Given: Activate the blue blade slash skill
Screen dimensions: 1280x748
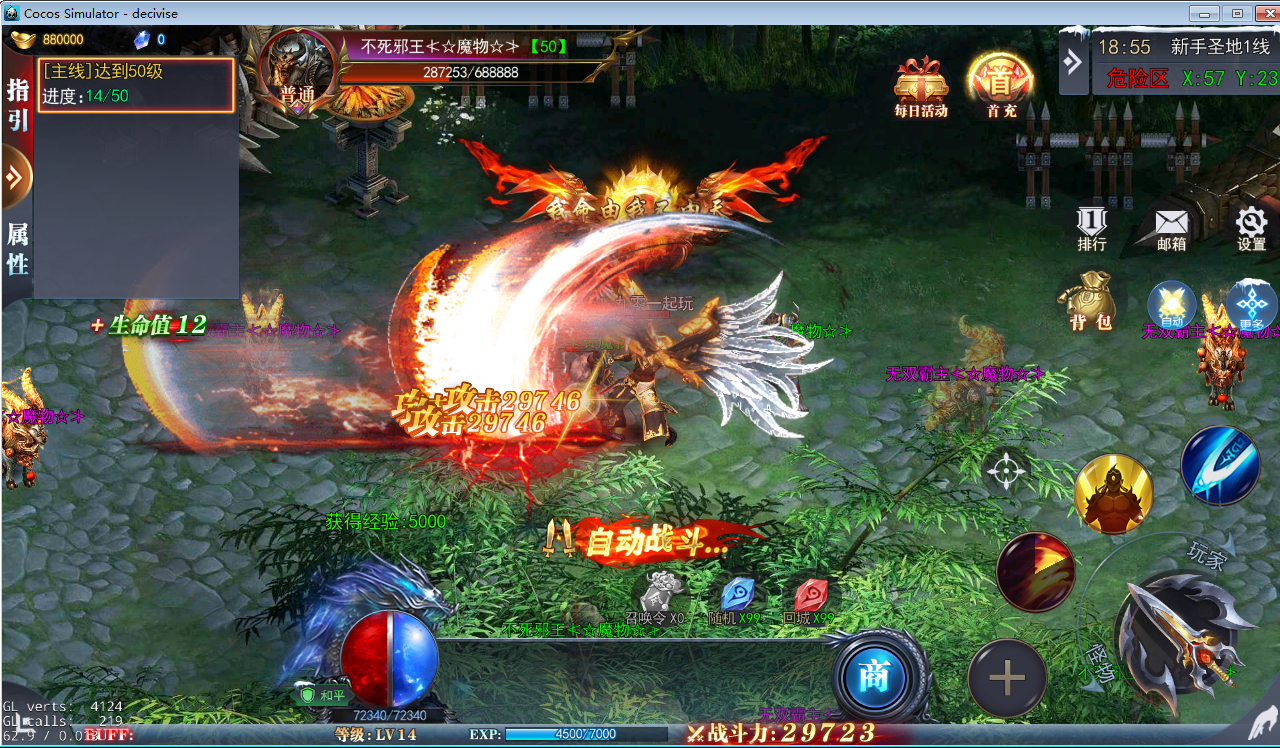Looking at the screenshot, I should point(1220,465).
